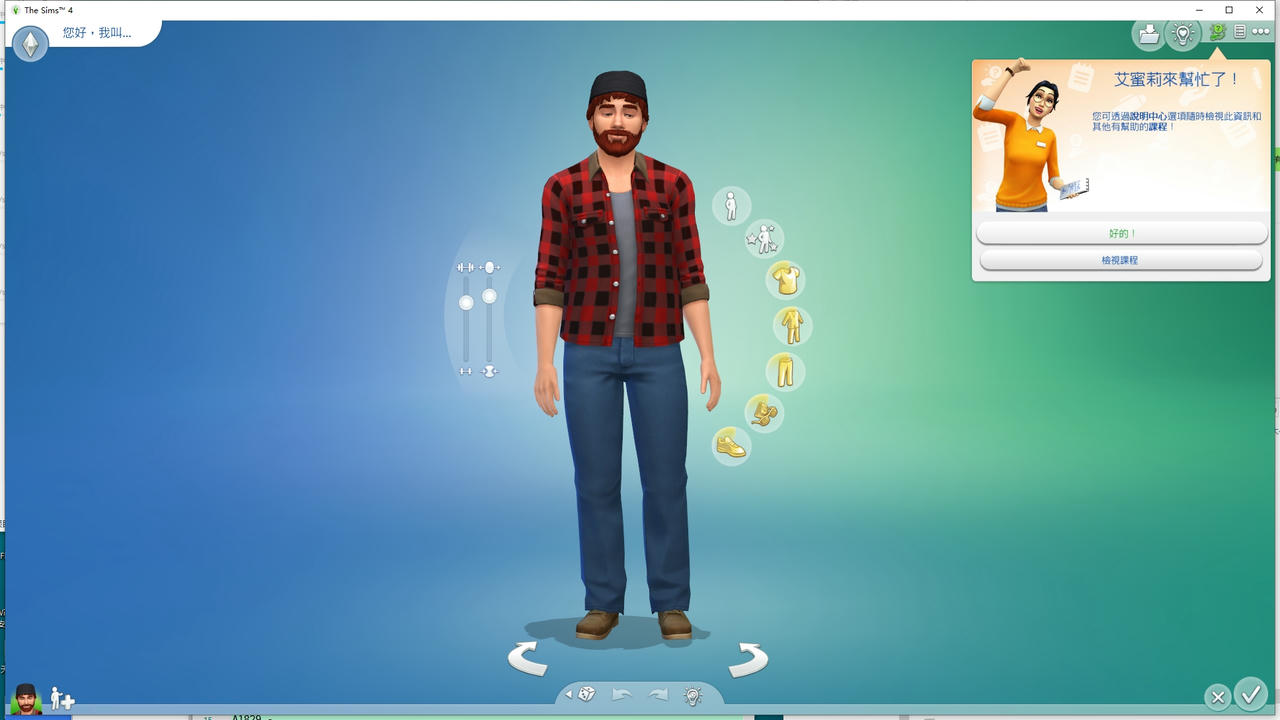Collapse the bottom toolbar with the arrow

point(570,693)
